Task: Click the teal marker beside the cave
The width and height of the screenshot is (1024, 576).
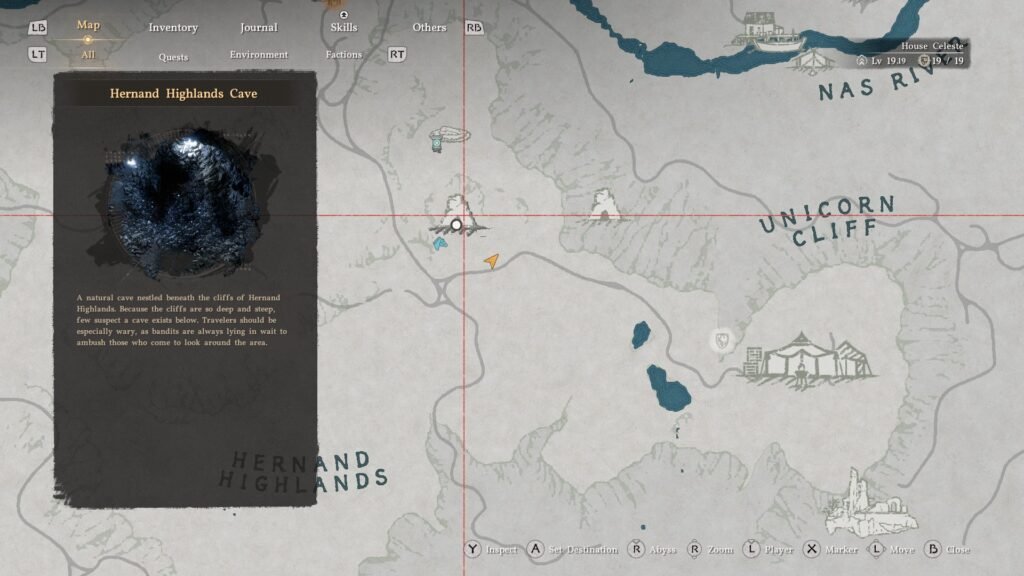Action: point(438,243)
